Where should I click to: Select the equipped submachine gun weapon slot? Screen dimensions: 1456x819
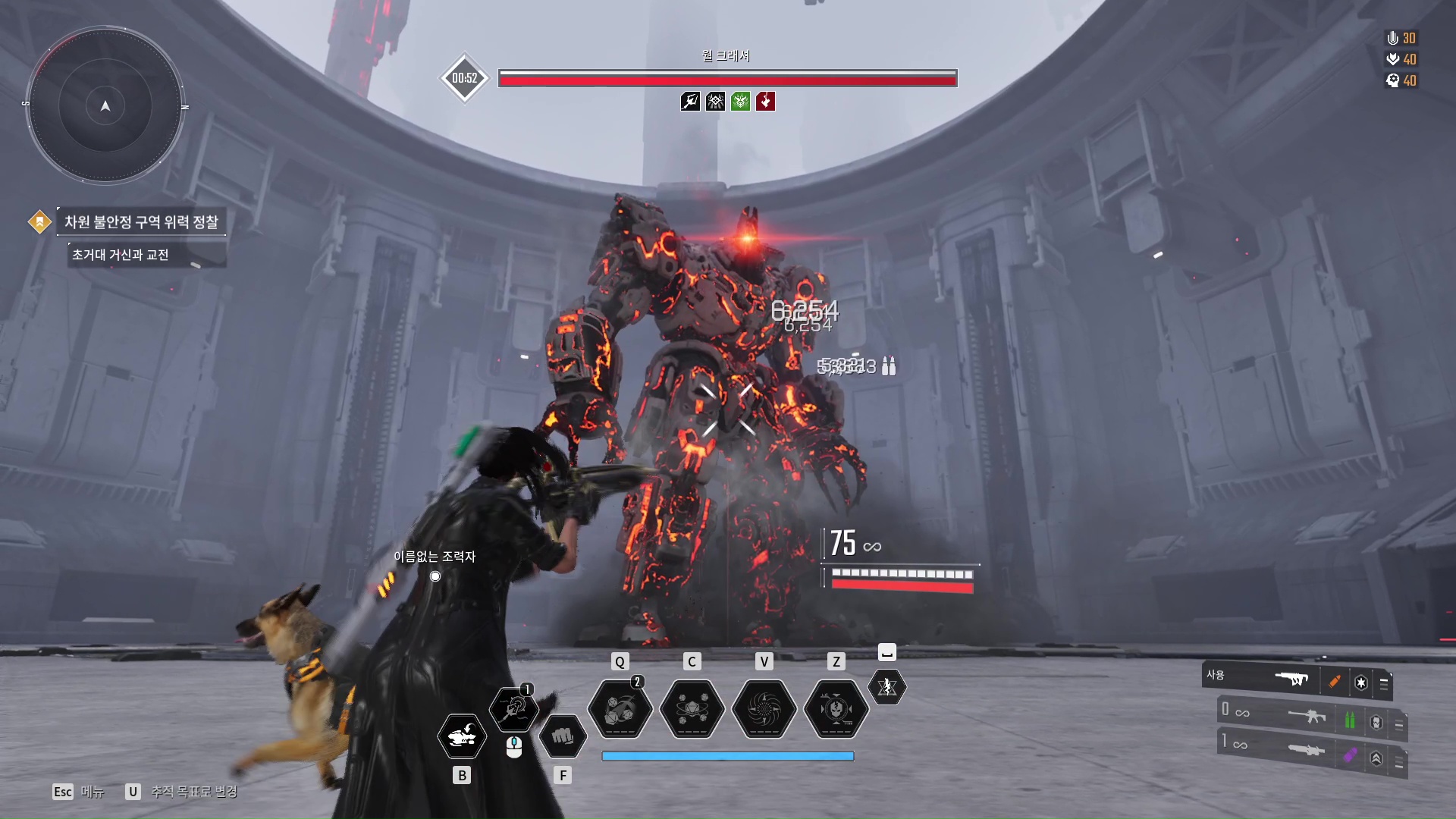pos(1296,679)
